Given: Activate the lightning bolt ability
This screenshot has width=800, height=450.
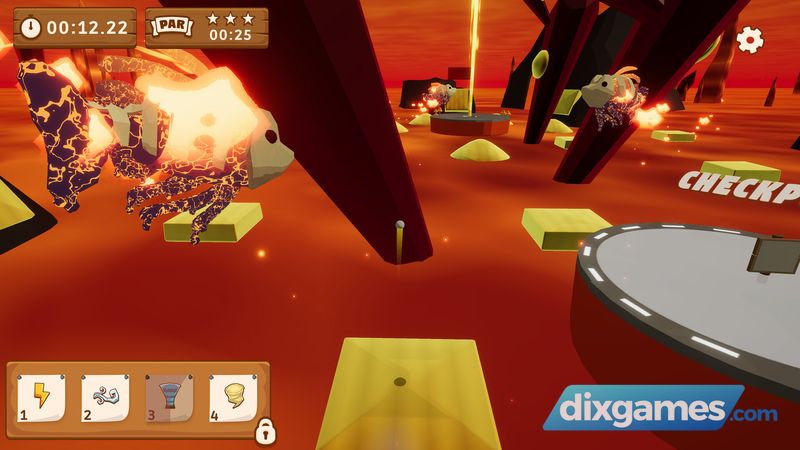Looking at the screenshot, I should (41, 398).
